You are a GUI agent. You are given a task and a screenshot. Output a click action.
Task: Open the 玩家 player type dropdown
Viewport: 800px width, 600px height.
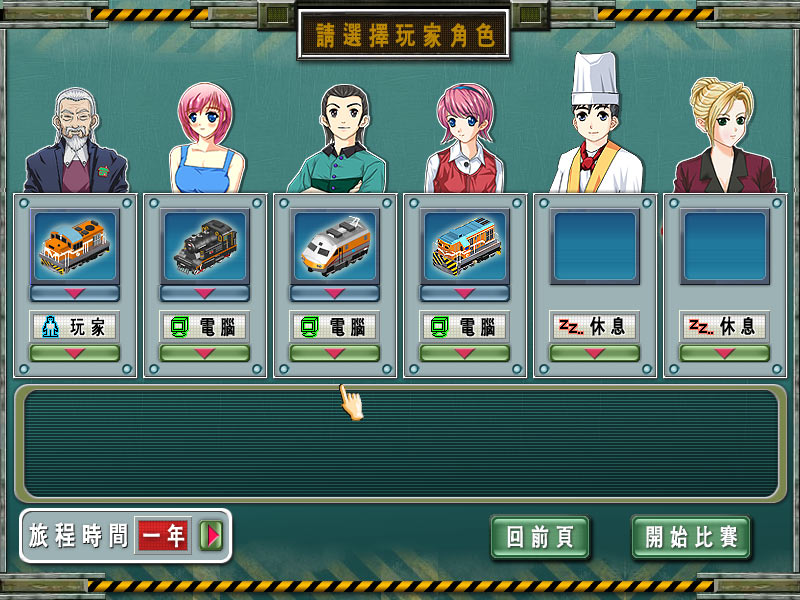coord(75,353)
